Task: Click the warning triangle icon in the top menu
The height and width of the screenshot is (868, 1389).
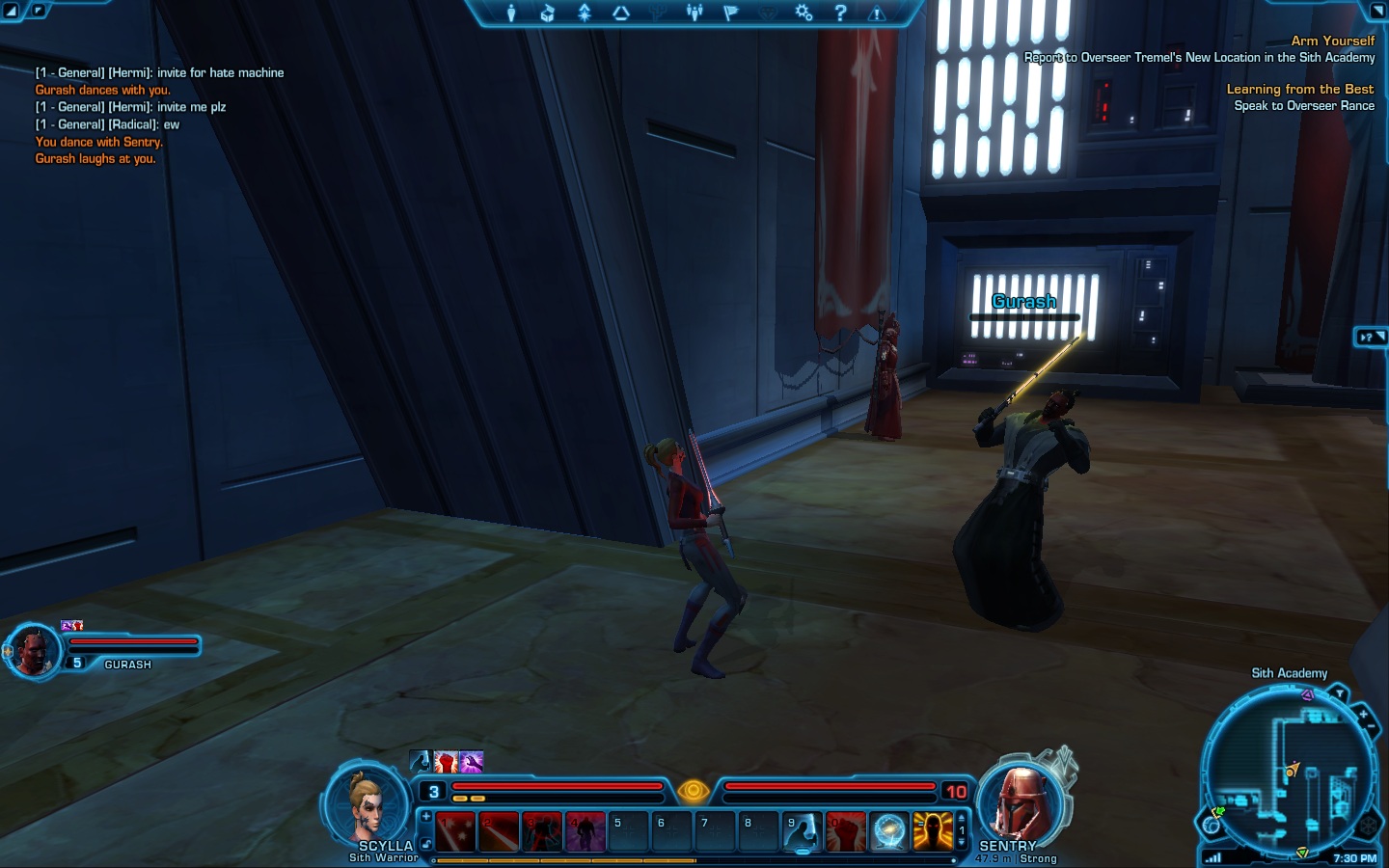Action: (x=877, y=13)
